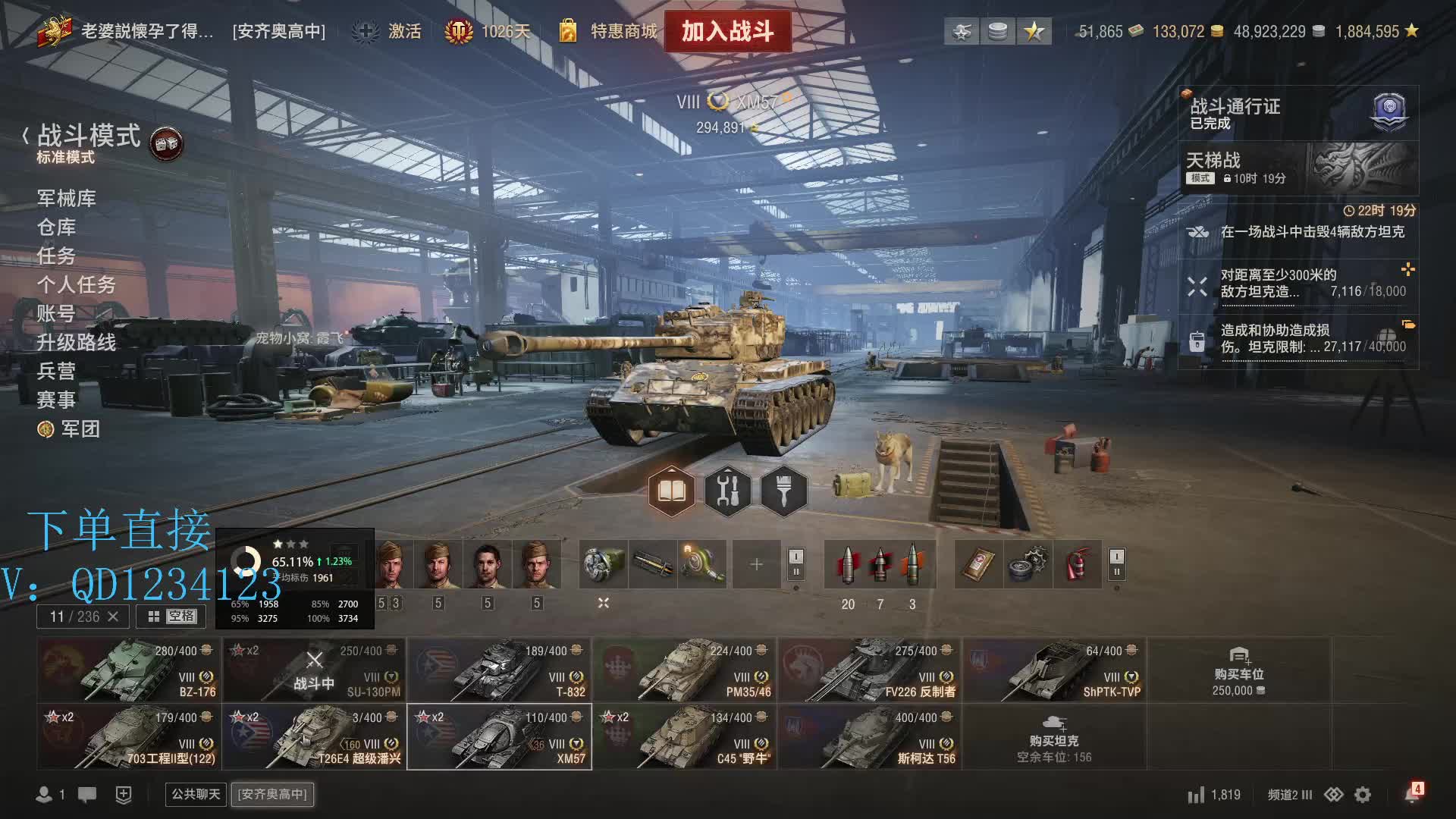Image resolution: width=1456 pixels, height=819 pixels.
Task: Click the red 加入战斗 battle button
Action: coord(727,31)
